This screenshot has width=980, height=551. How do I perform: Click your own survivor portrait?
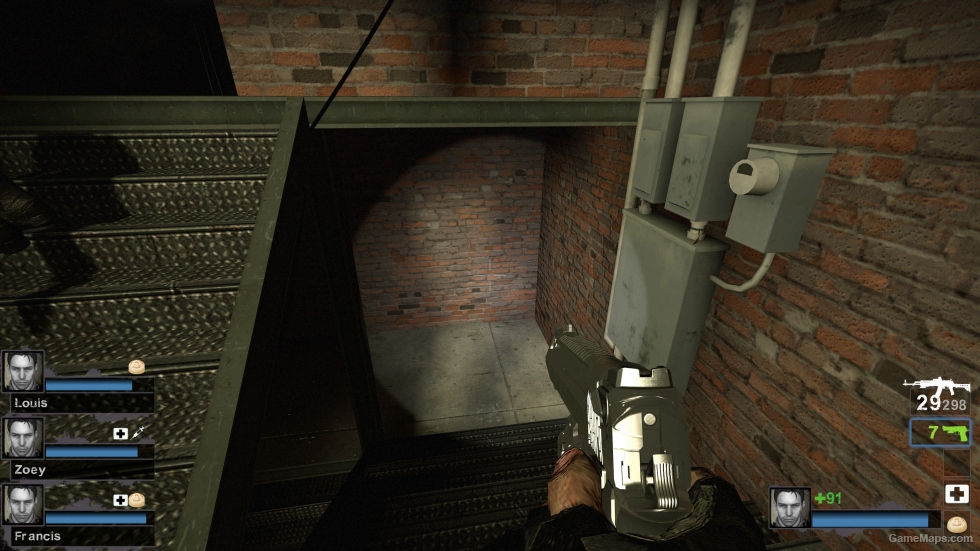pyautogui.click(x=789, y=507)
